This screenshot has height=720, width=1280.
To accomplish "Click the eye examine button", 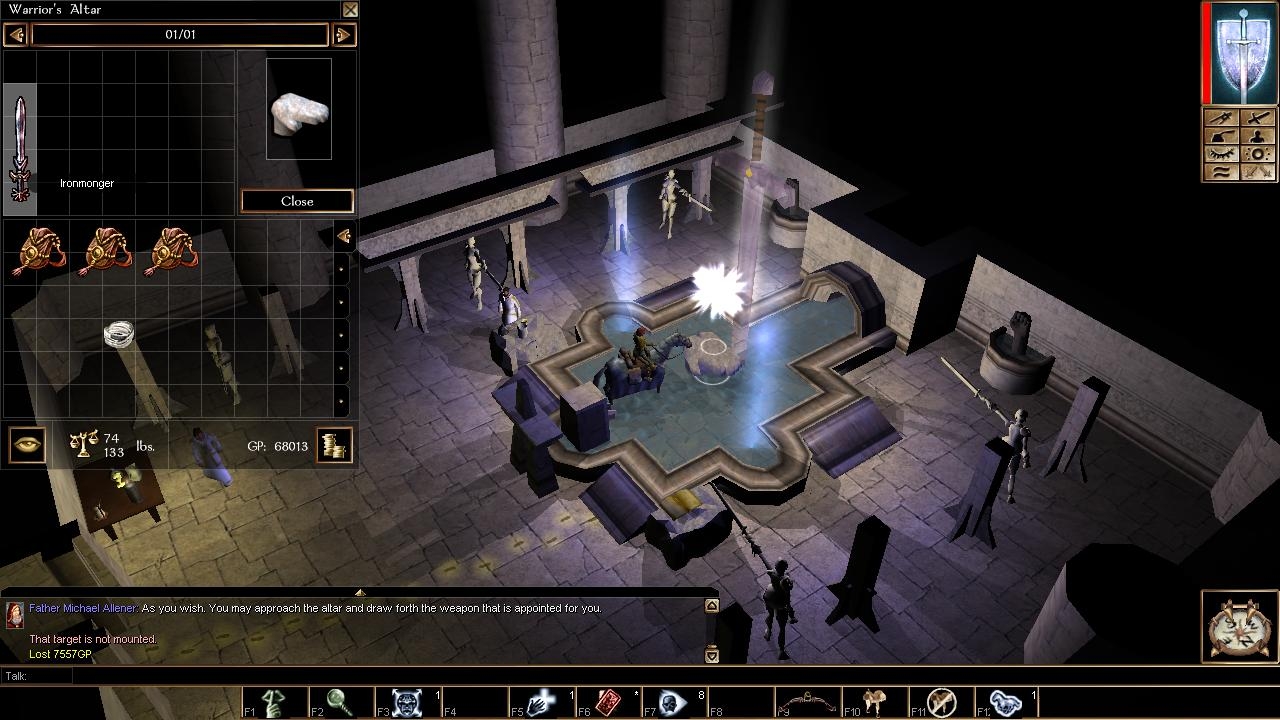I will (x=27, y=445).
